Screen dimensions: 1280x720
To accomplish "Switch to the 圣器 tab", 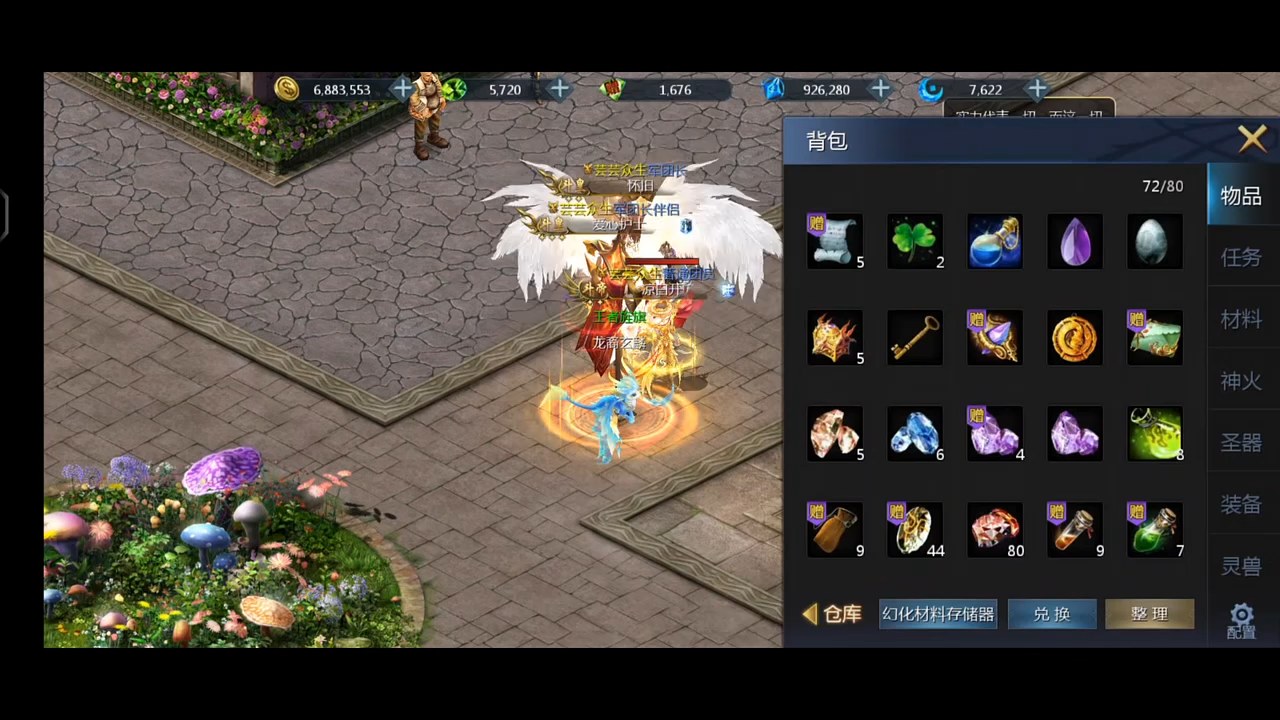I will tap(1241, 443).
